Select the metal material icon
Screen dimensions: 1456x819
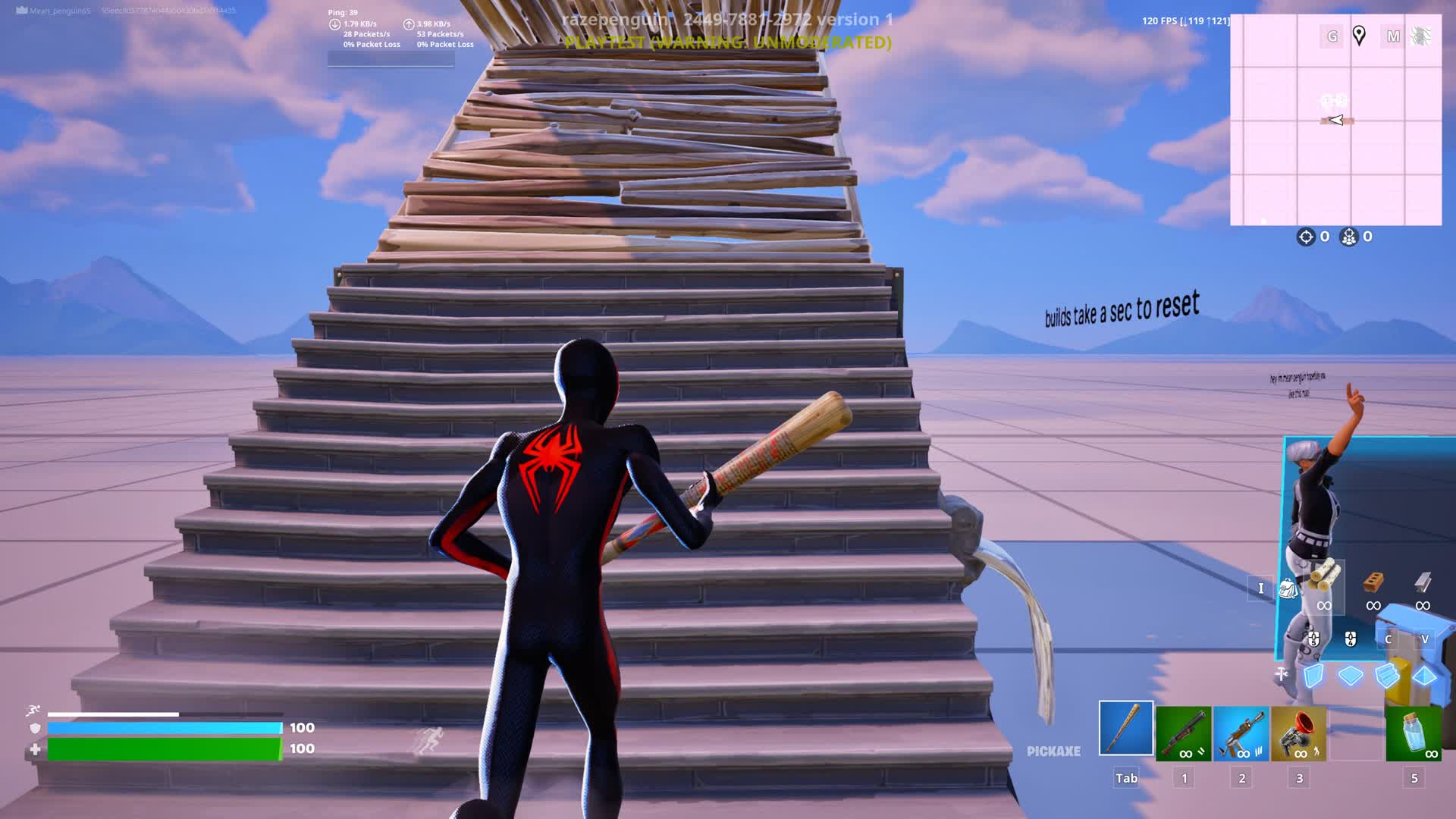click(1421, 582)
